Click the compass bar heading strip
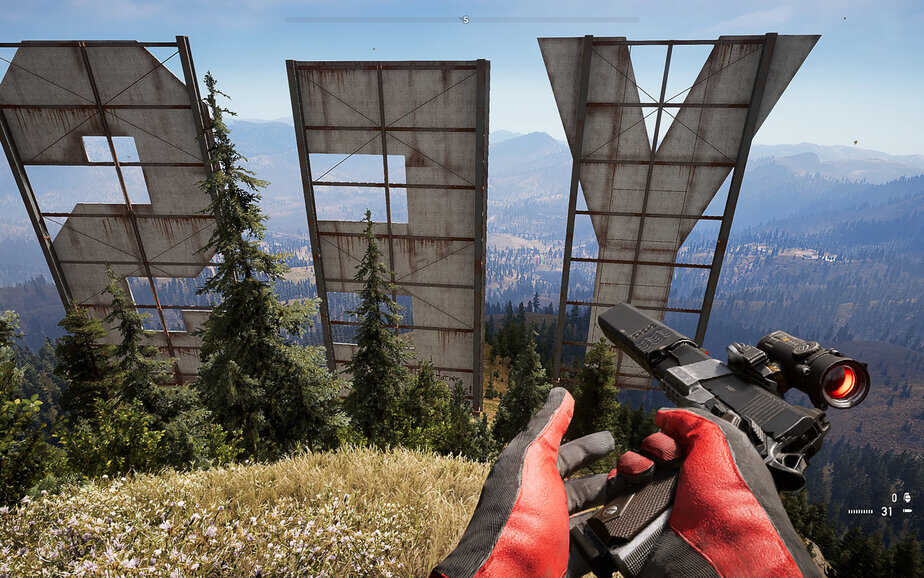This screenshot has width=924, height=578. coord(462,19)
